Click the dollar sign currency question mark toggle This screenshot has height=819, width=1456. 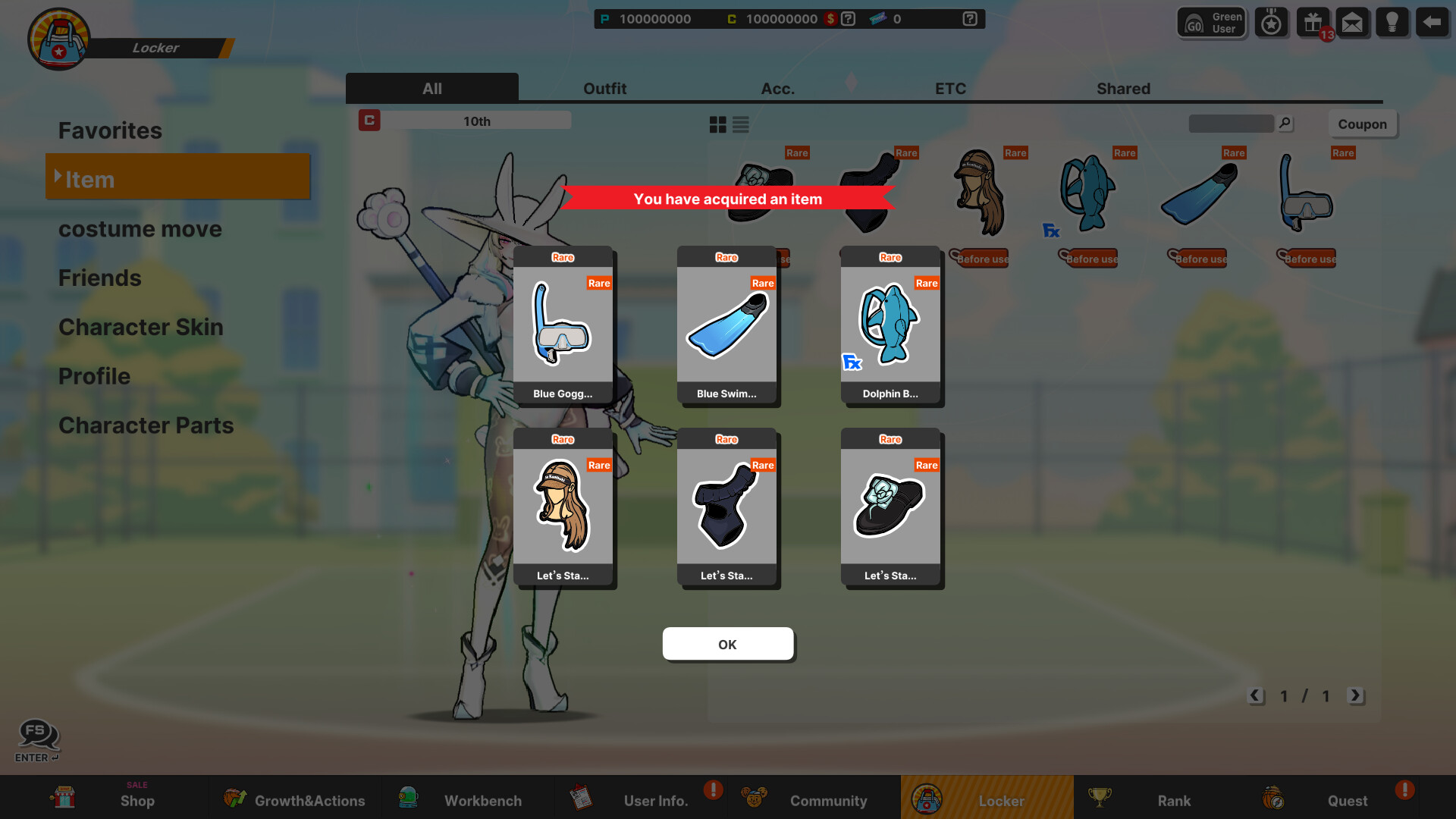pos(847,19)
